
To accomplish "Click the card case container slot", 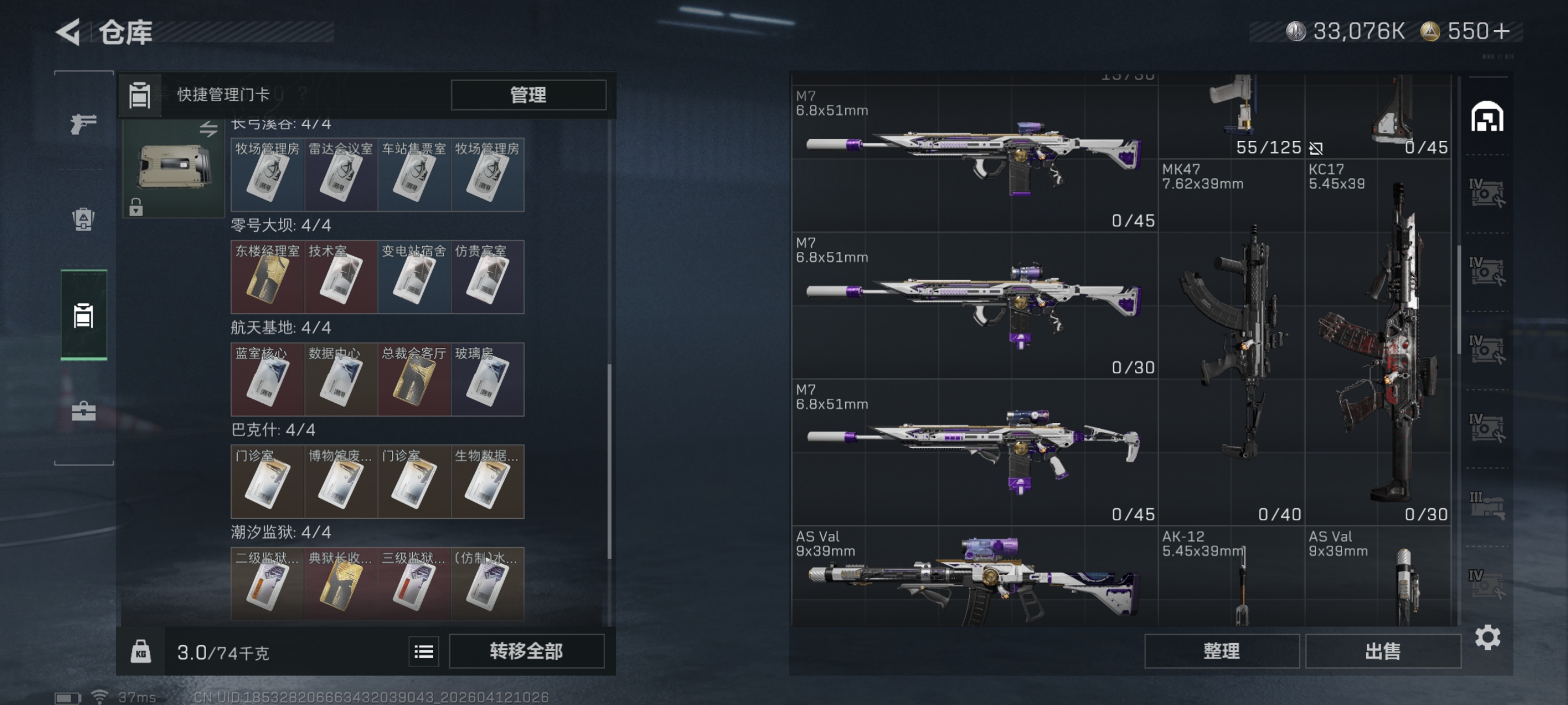I will click(x=173, y=168).
